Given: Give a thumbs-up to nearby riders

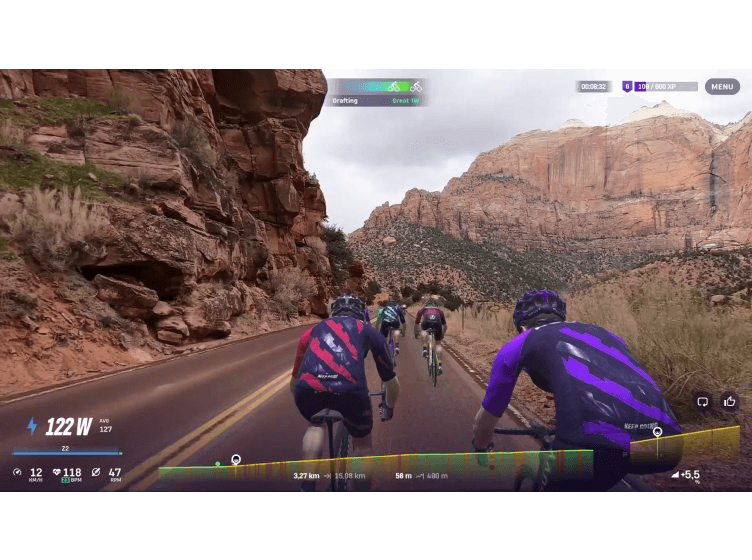Looking at the screenshot, I should (729, 401).
